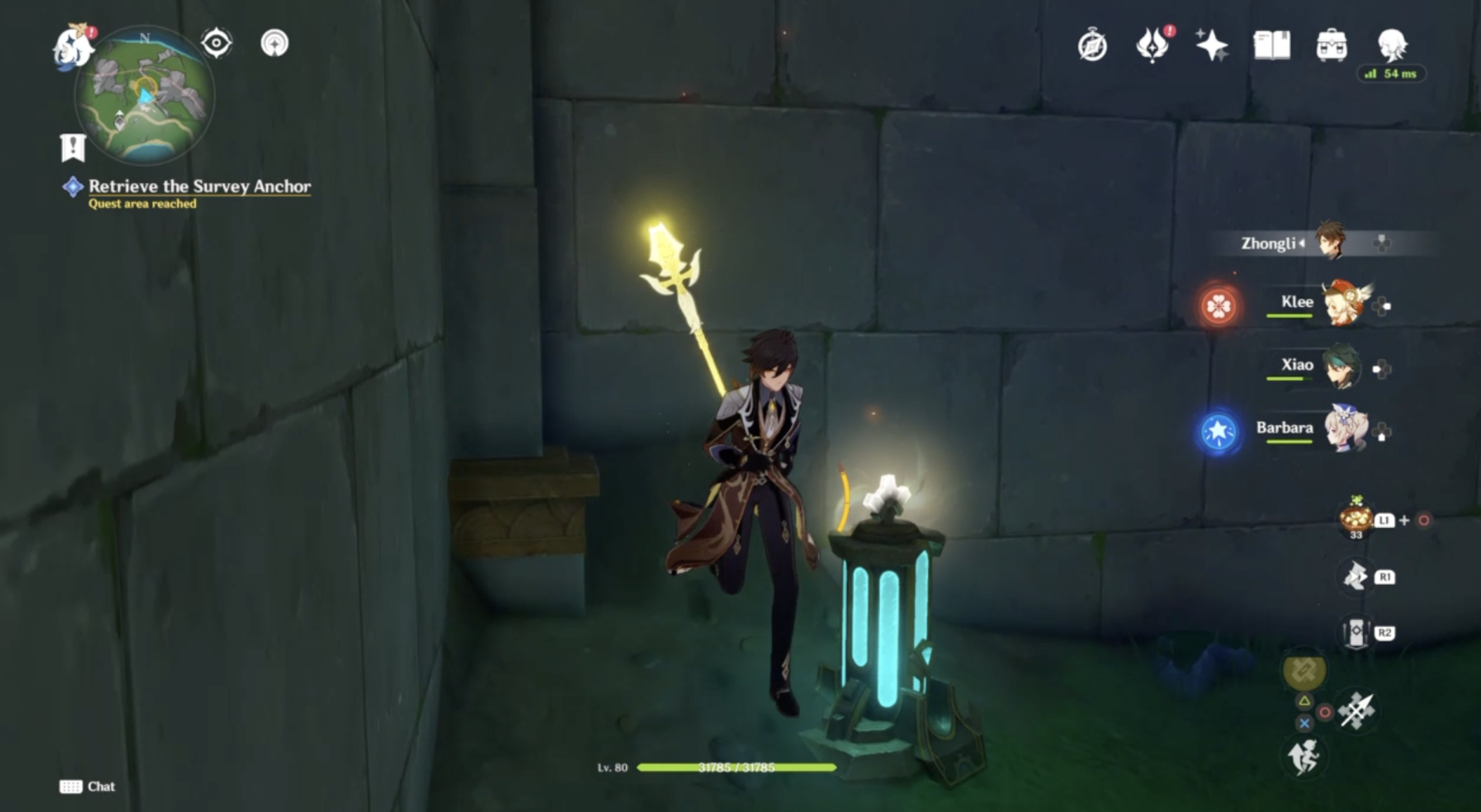
Task: Use the food dish quick-item icon
Action: (1355, 518)
